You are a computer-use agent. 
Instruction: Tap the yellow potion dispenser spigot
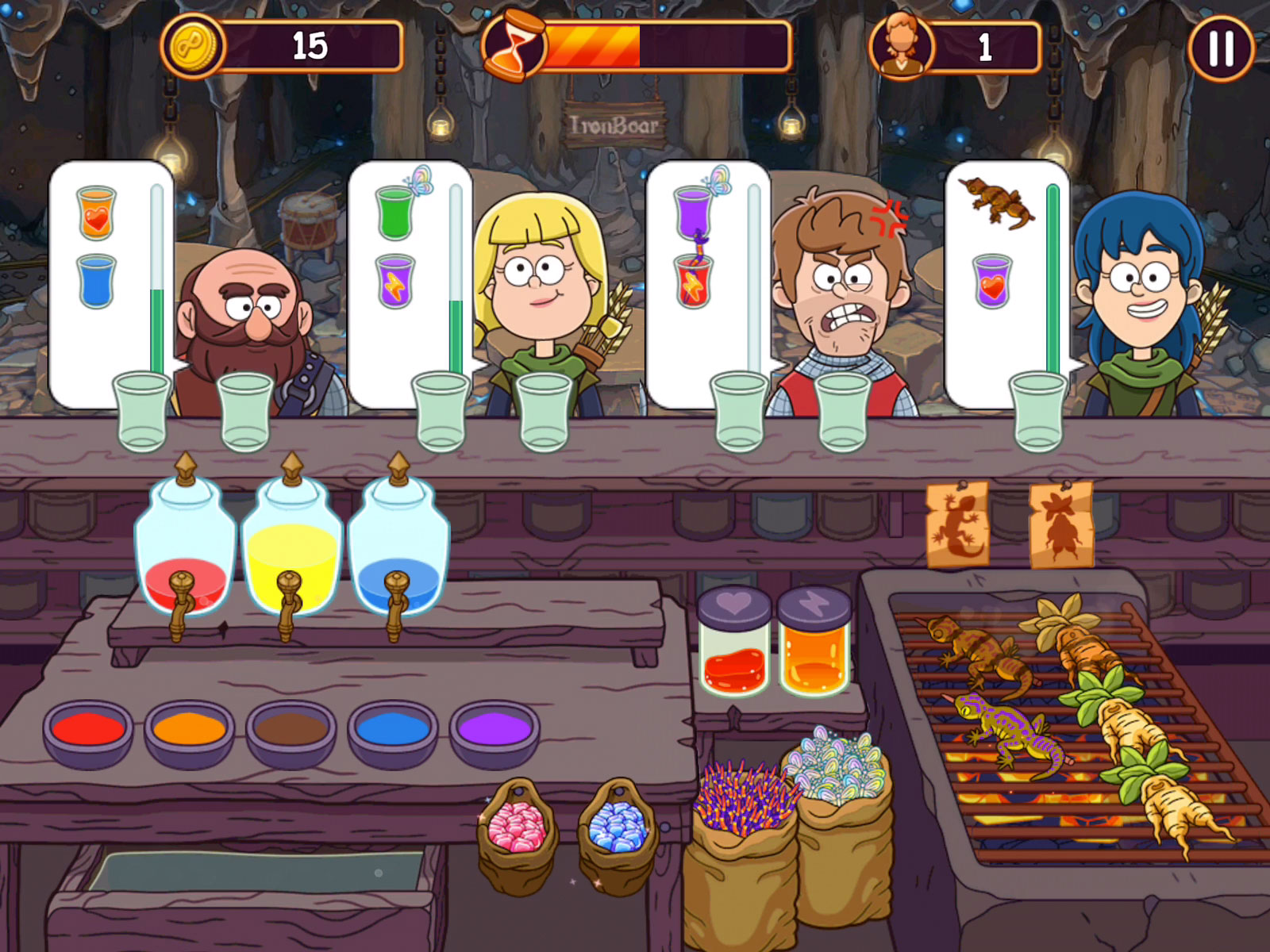(287, 605)
